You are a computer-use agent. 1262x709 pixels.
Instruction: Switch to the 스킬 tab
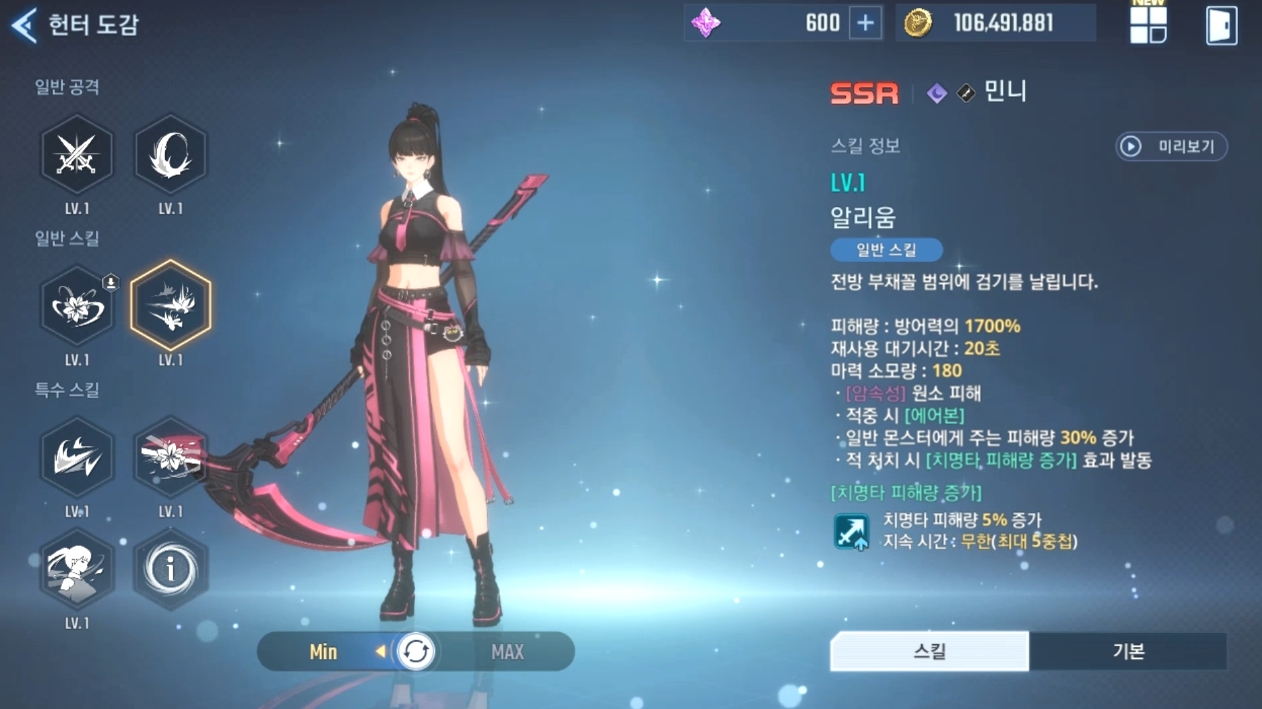tap(929, 652)
